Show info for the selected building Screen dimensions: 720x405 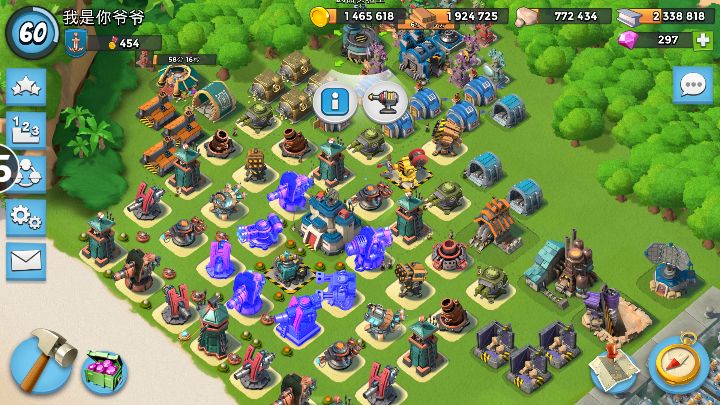pyautogui.click(x=335, y=101)
